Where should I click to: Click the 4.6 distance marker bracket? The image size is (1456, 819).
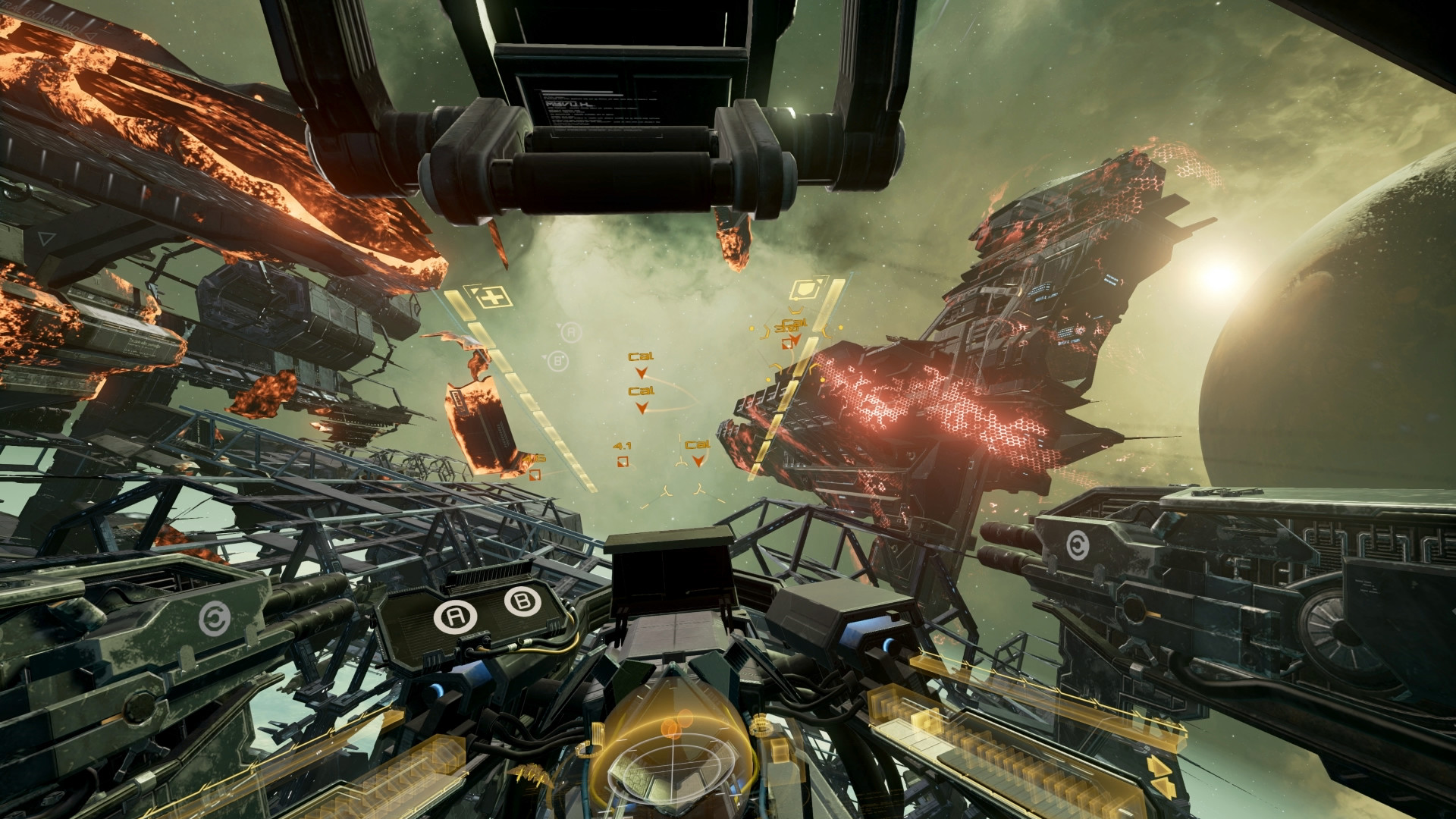click(x=534, y=476)
